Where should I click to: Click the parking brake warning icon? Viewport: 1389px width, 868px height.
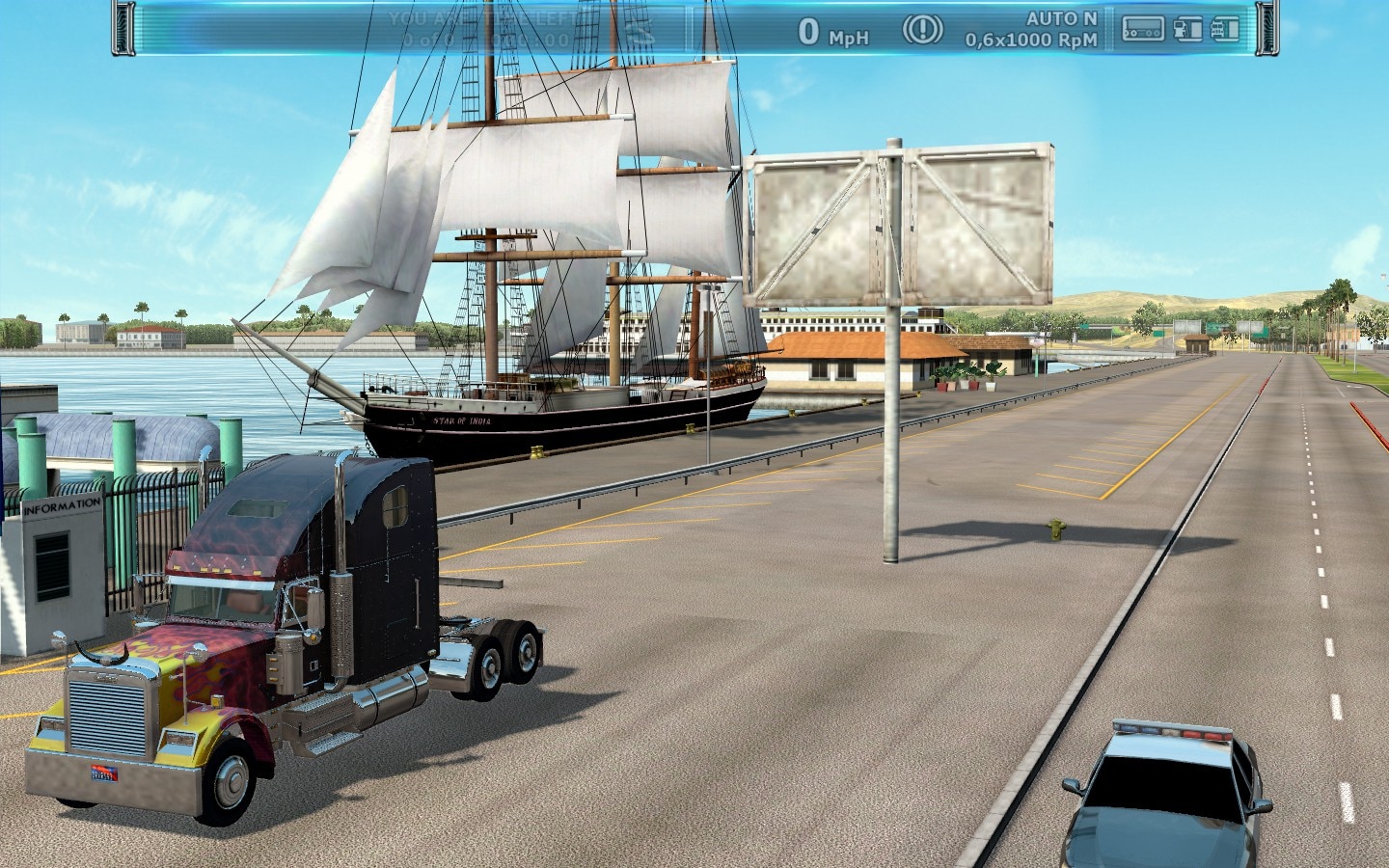(922, 30)
